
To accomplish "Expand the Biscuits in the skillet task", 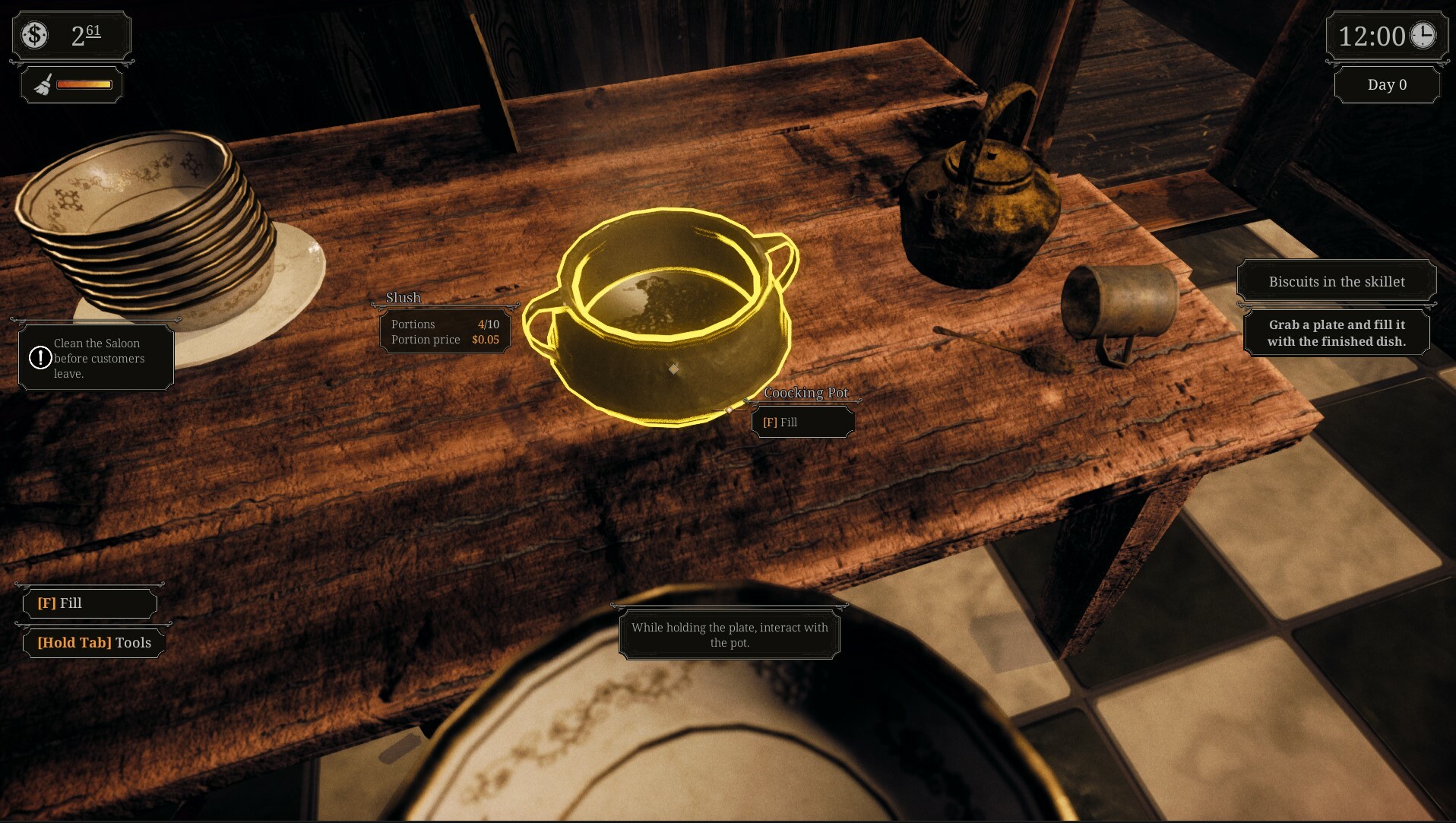I will click(x=1336, y=281).
